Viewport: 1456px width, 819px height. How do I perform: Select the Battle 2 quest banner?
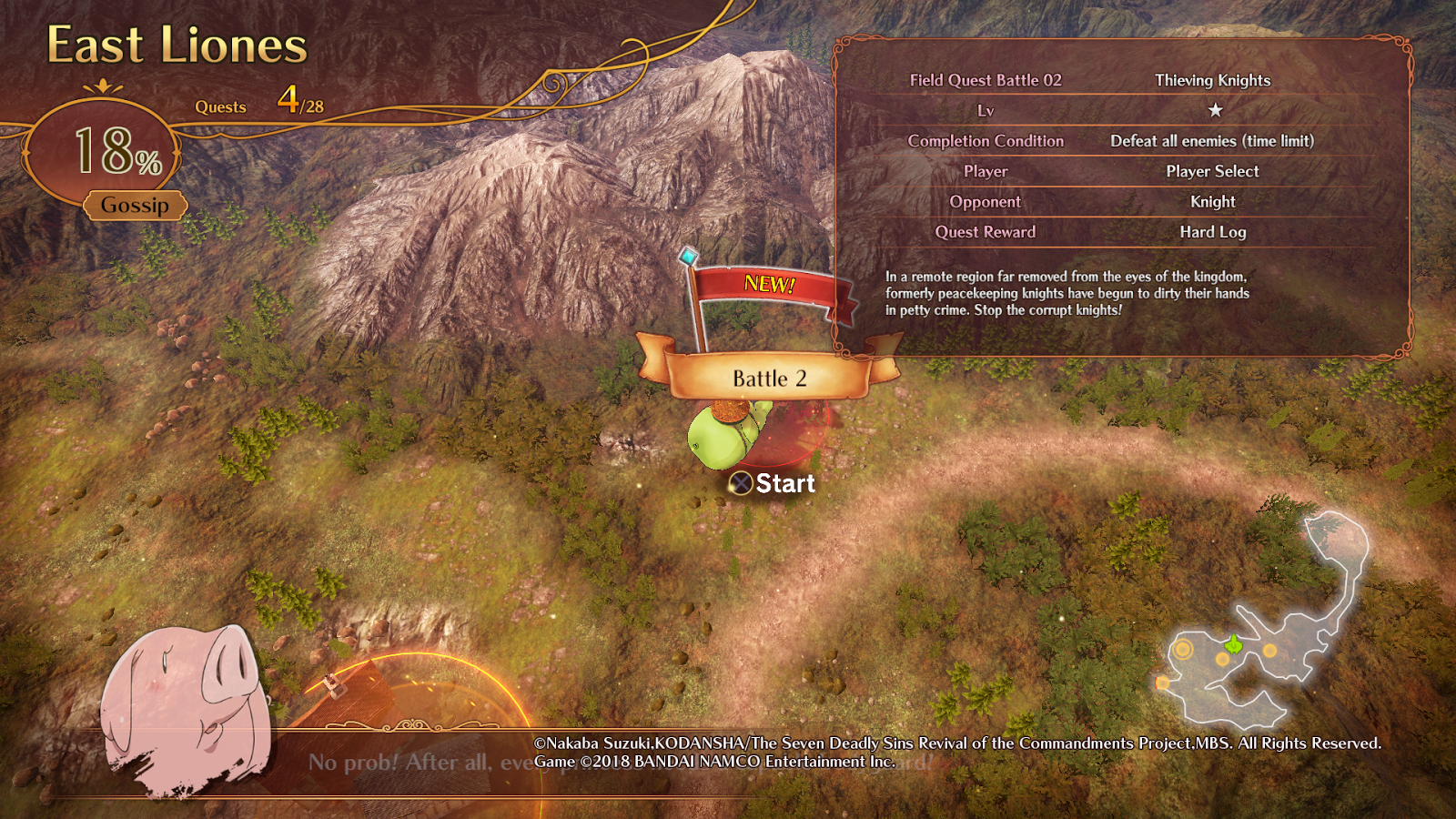pyautogui.click(x=769, y=378)
